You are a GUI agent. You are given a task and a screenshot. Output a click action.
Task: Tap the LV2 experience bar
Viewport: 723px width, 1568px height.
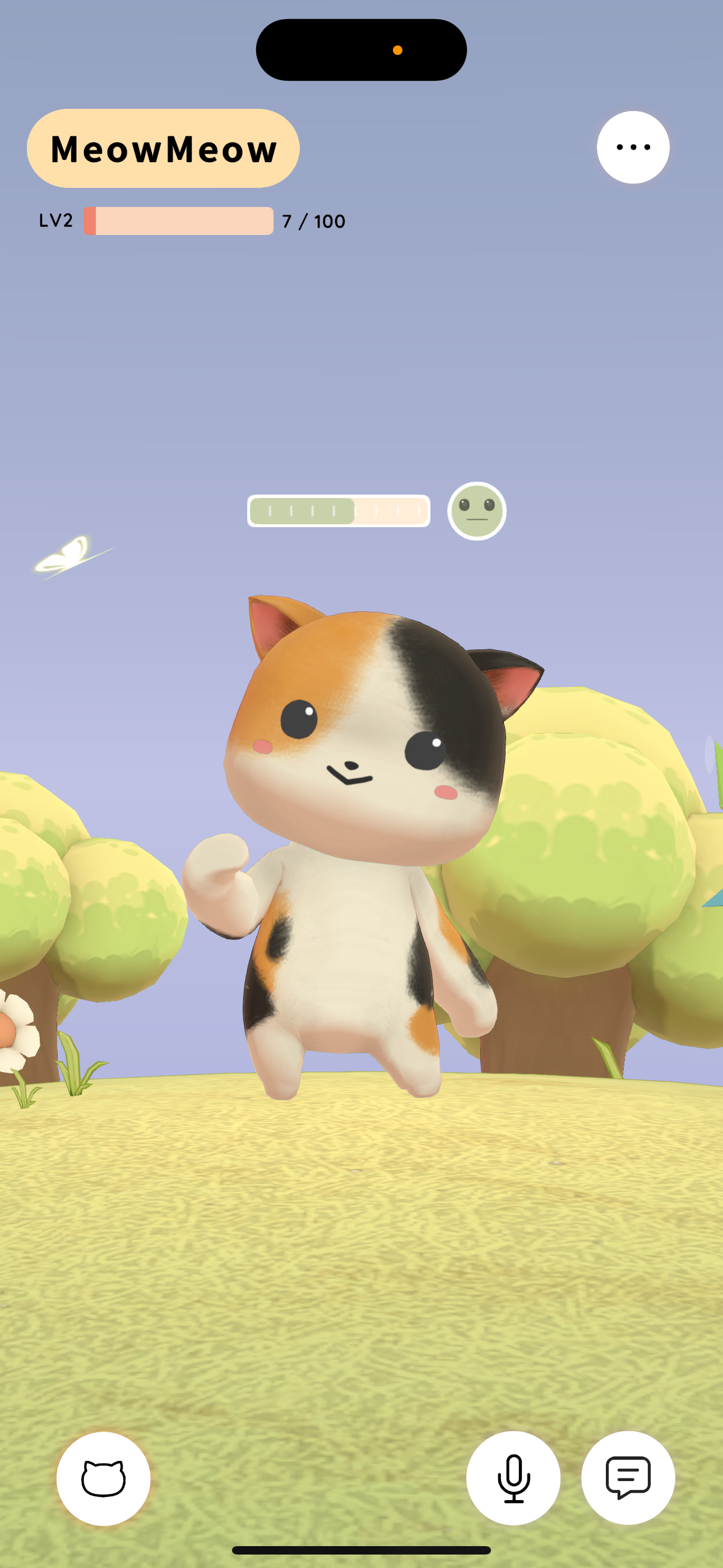pos(178,221)
